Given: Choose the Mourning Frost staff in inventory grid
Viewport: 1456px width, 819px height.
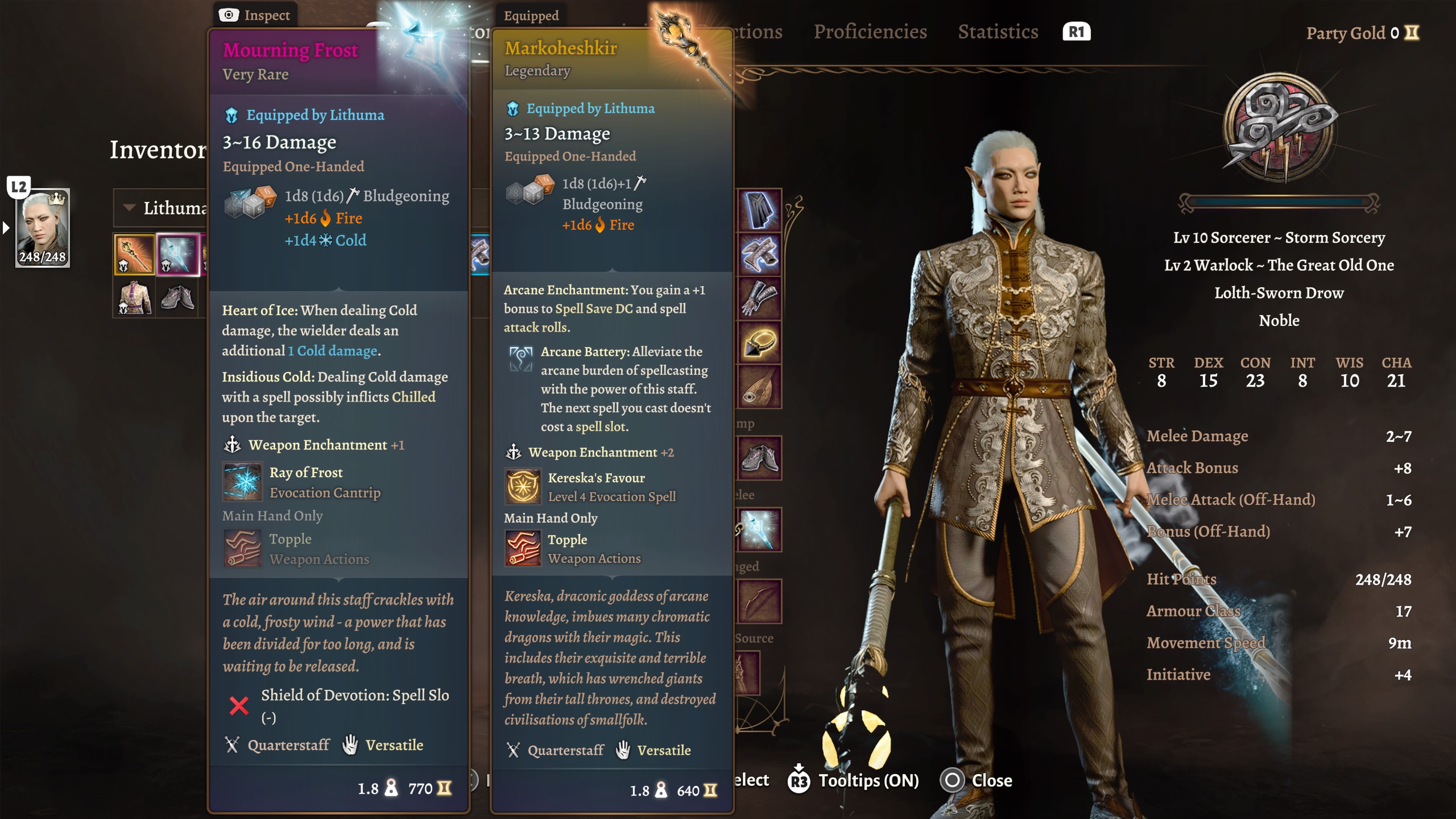Looking at the screenshot, I should [x=178, y=254].
